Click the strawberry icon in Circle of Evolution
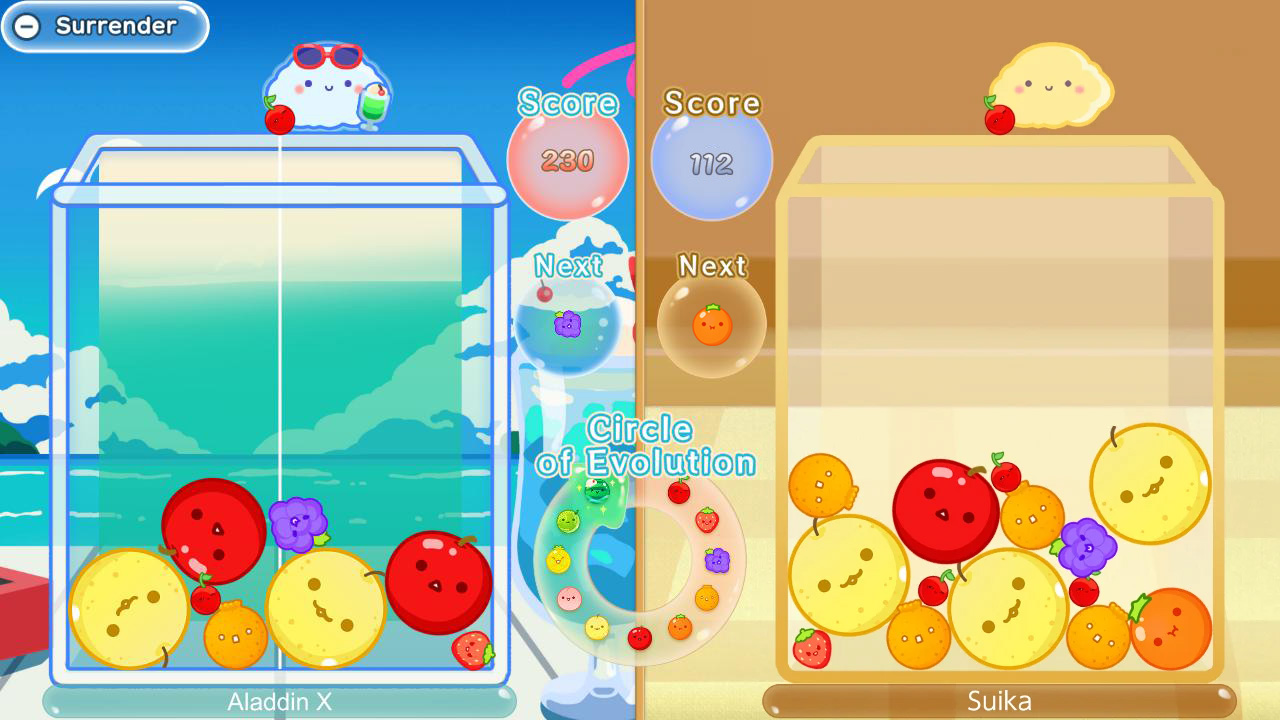Screen dimensions: 1280x720 pos(708,520)
